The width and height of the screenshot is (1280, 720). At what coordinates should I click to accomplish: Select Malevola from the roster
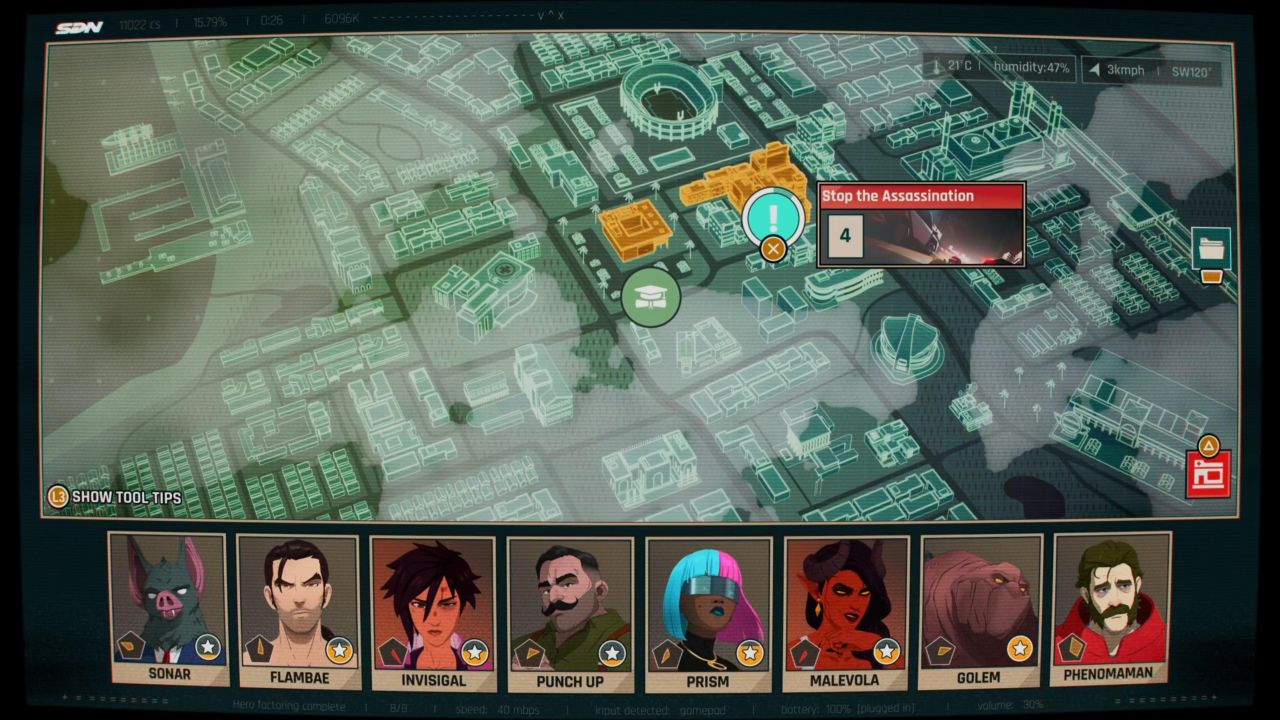[x=845, y=613]
